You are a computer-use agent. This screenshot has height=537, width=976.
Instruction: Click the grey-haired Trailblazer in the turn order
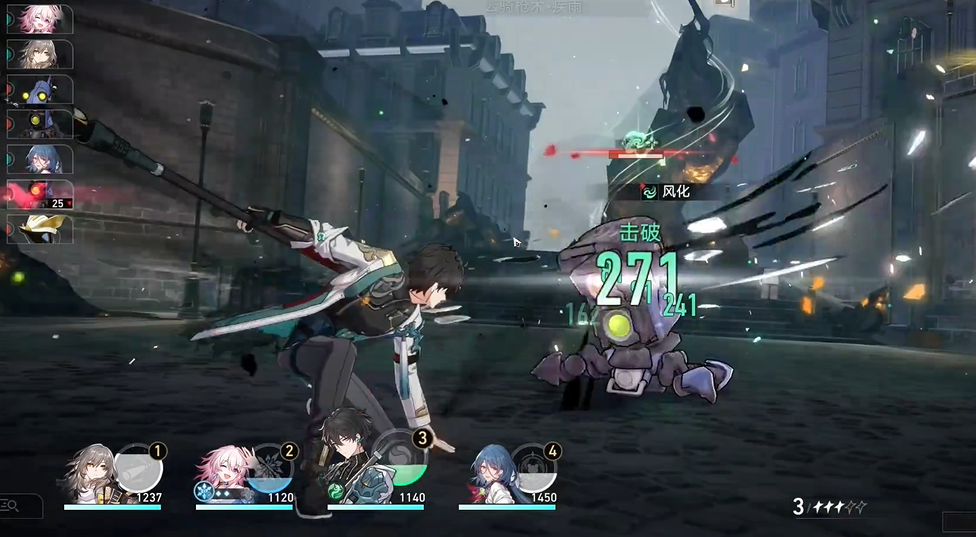click(40, 54)
